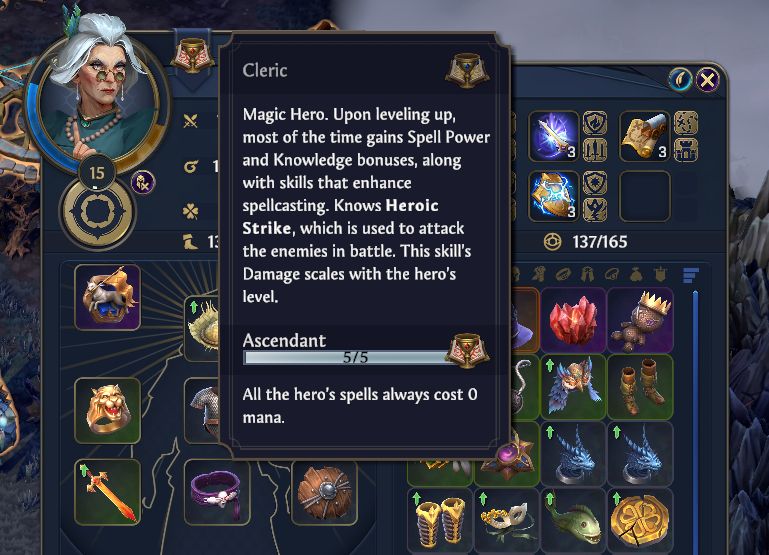Image resolution: width=769 pixels, height=555 pixels.
Task: Open the blue lightning sword skill icon
Action: click(x=553, y=136)
